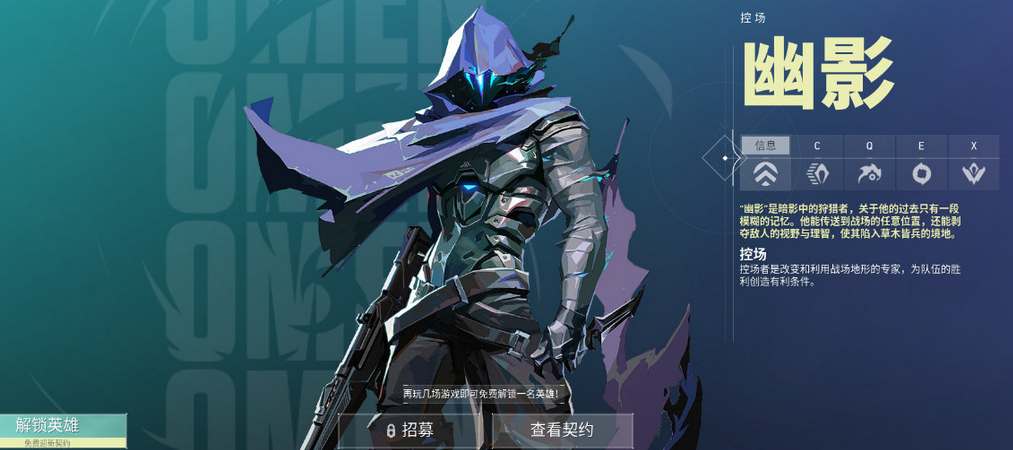Click the 解锁英雄 unlock agent button
This screenshot has width=1013, height=450.
62,428
